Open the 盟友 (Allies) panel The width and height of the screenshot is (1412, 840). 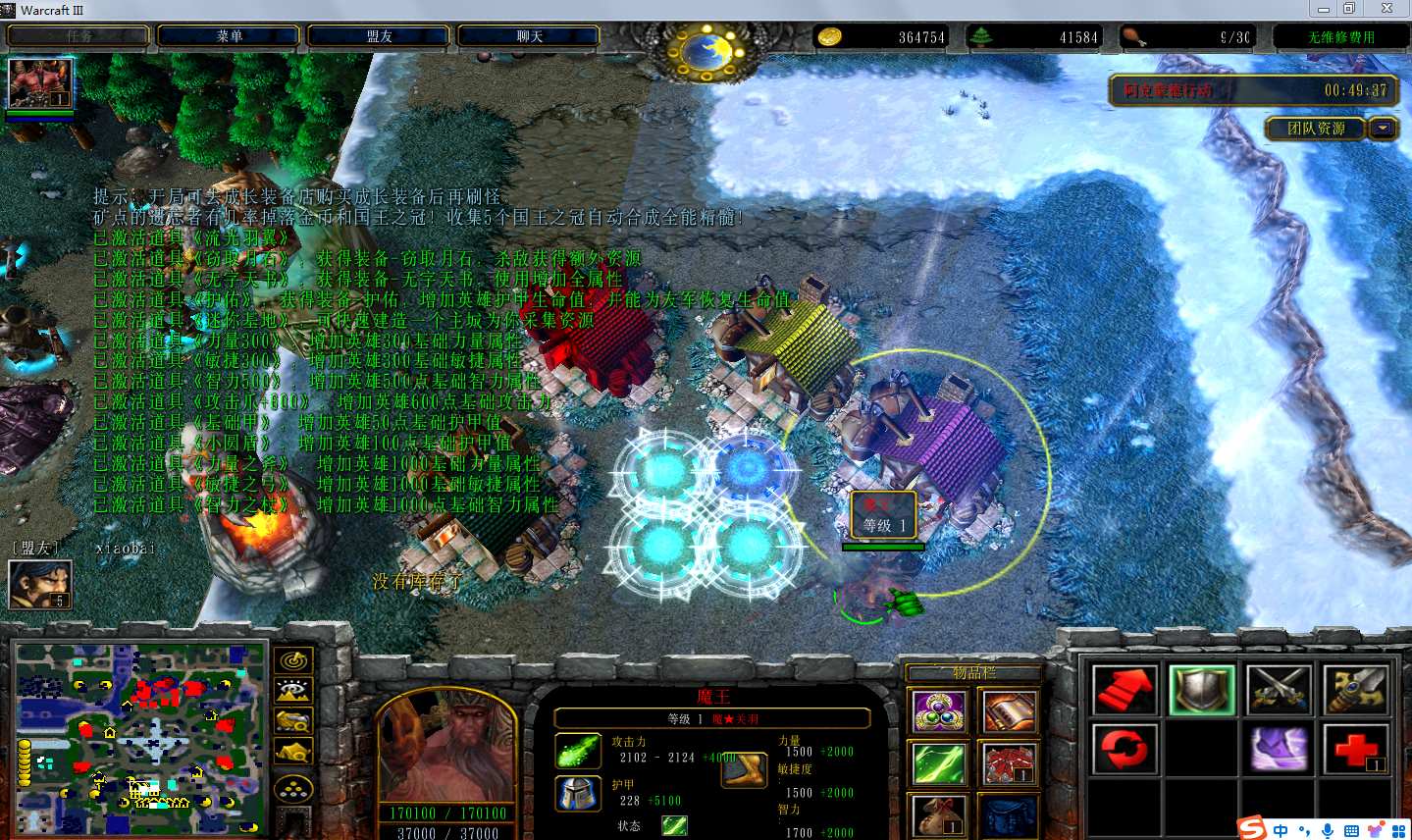[x=379, y=36]
